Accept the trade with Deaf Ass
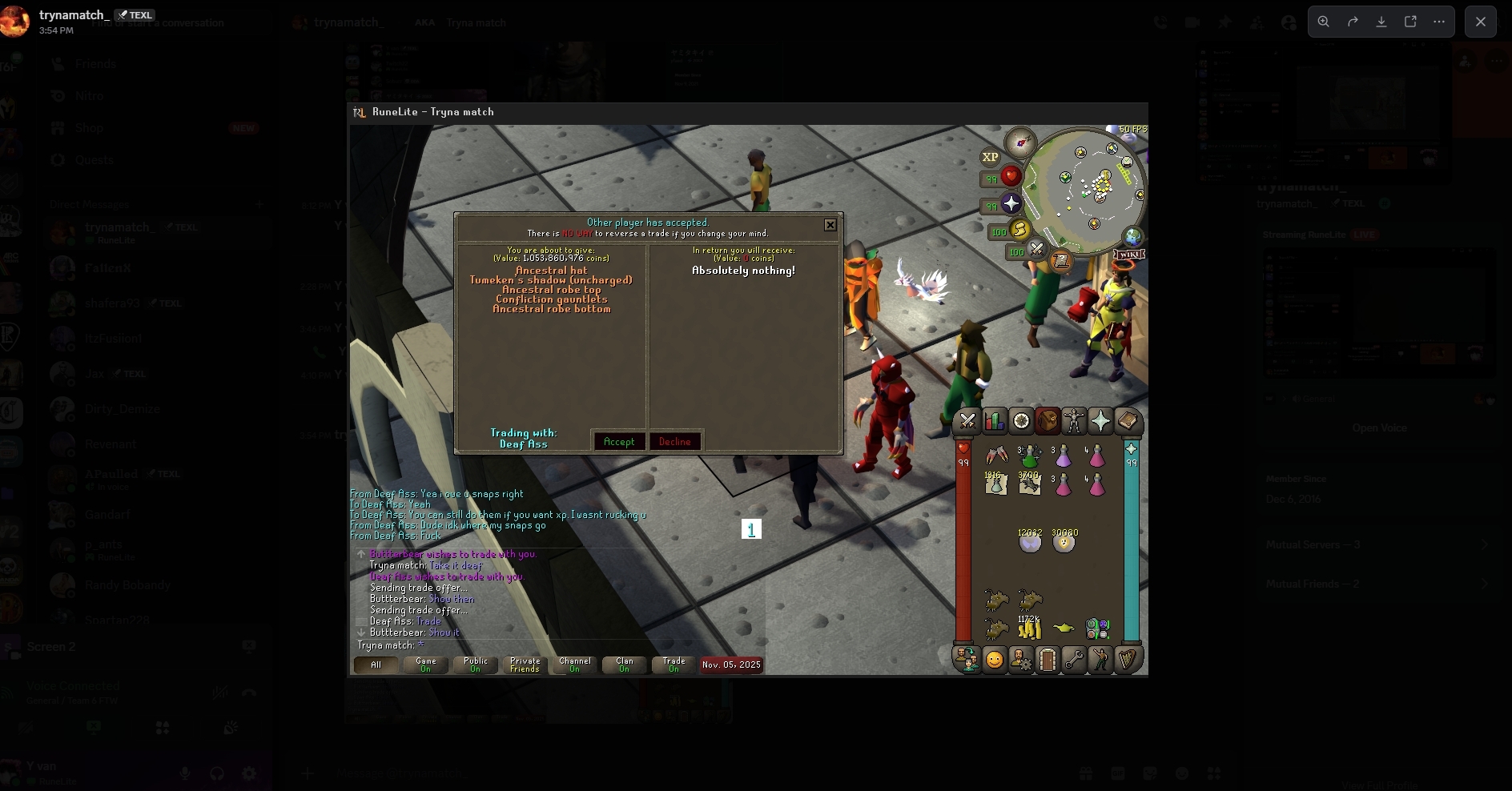 click(x=619, y=442)
